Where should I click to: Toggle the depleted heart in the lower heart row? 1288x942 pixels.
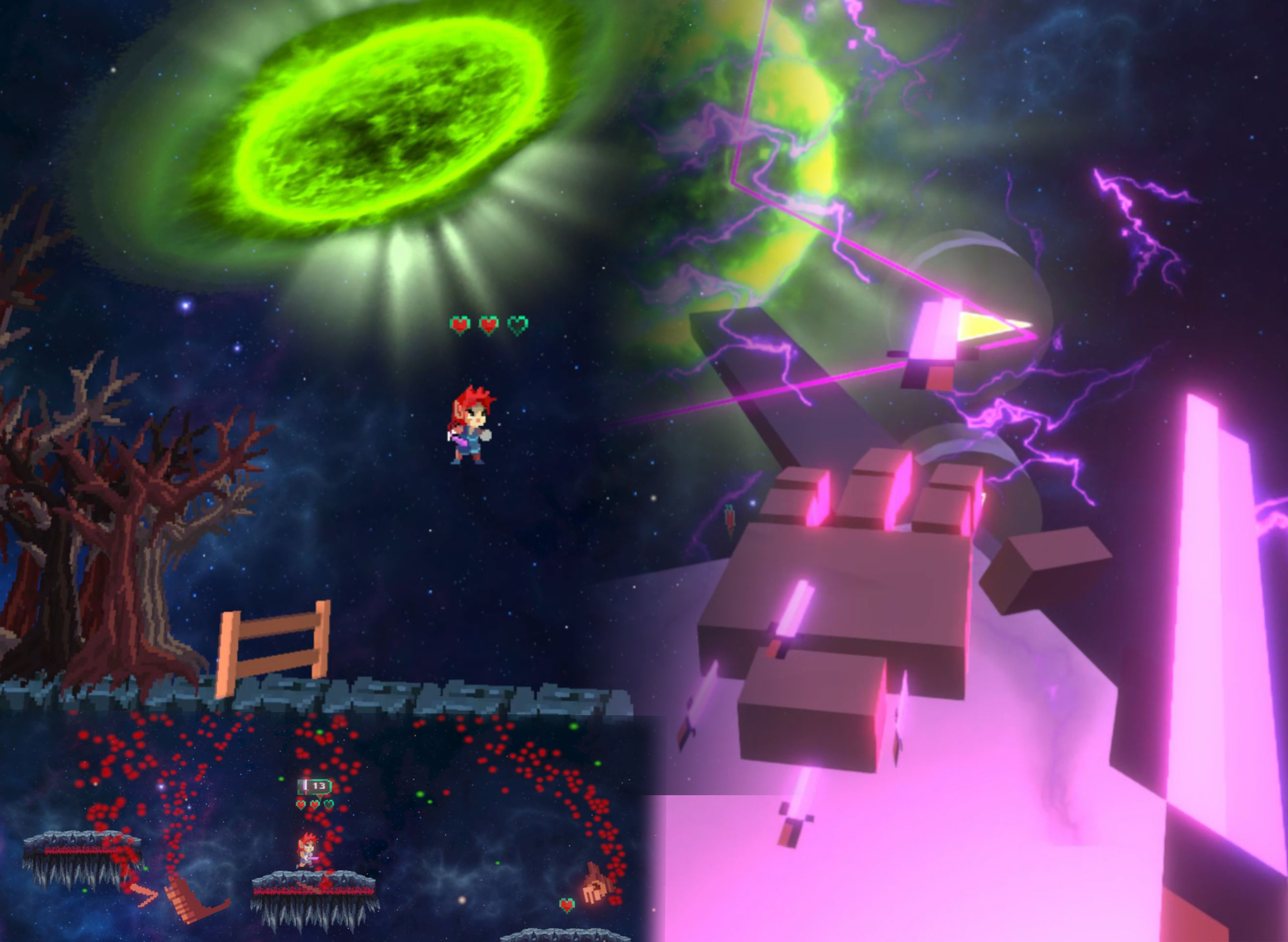329,804
